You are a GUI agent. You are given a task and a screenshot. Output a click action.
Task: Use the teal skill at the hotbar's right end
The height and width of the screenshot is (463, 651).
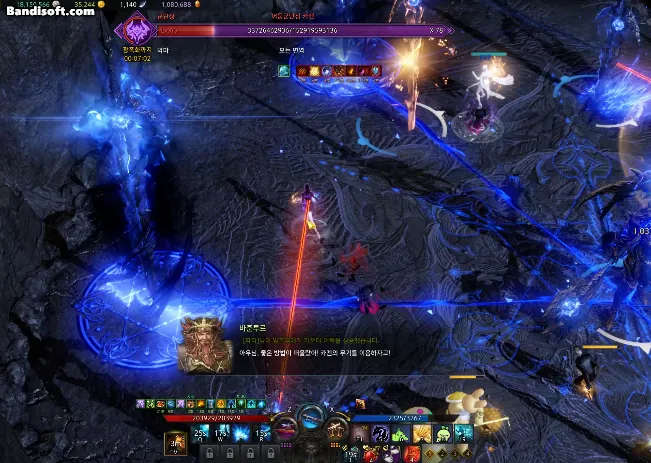[x=463, y=433]
